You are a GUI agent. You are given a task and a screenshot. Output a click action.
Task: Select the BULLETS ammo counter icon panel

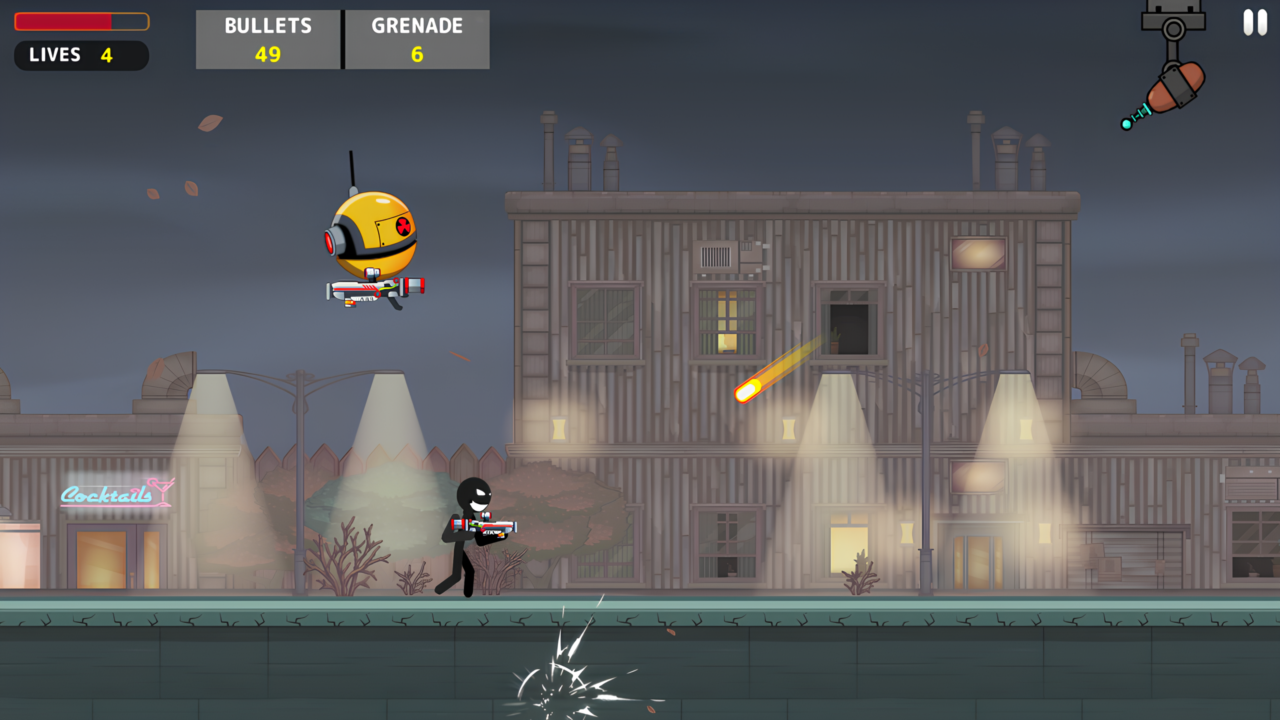[x=267, y=39]
